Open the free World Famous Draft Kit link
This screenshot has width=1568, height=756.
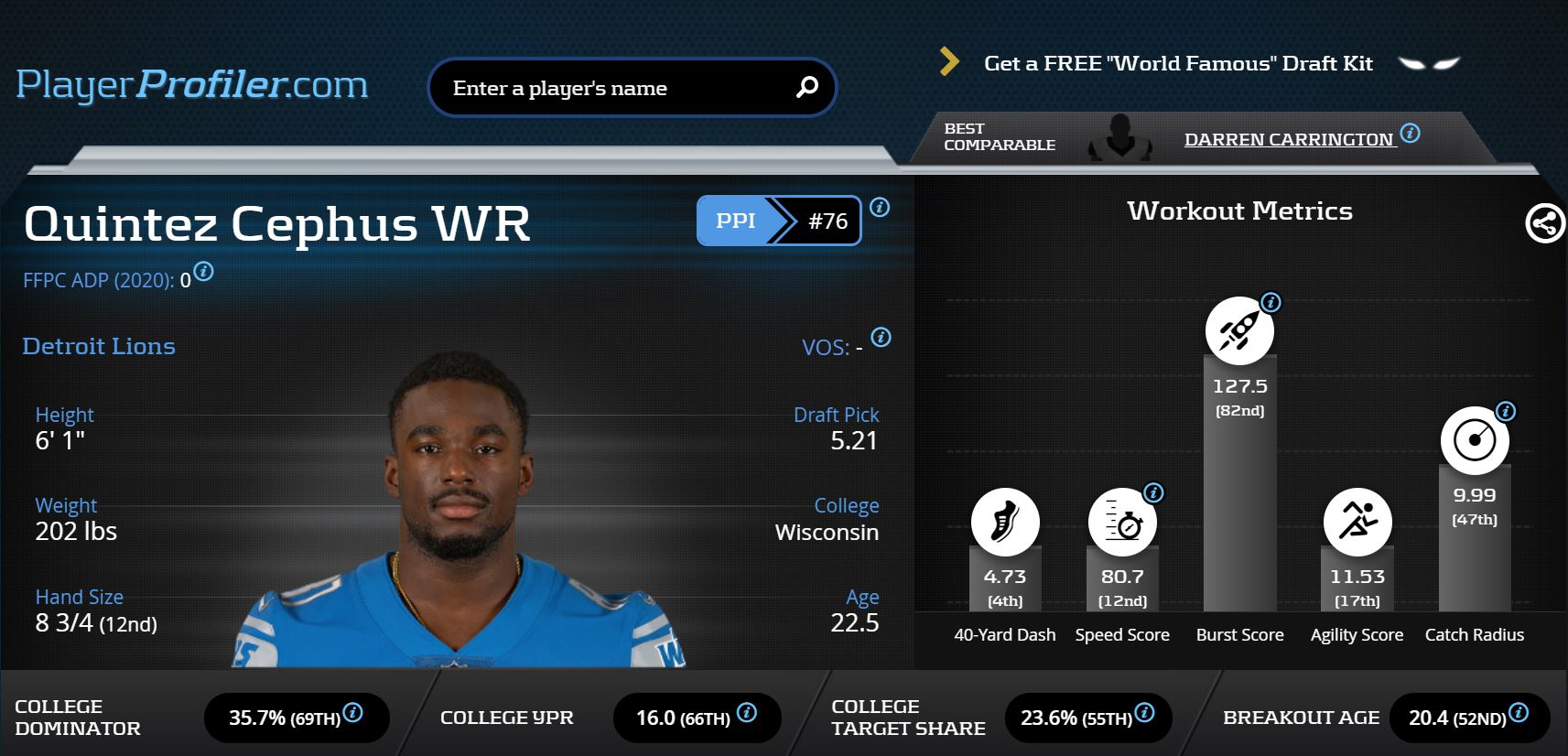point(1177,63)
